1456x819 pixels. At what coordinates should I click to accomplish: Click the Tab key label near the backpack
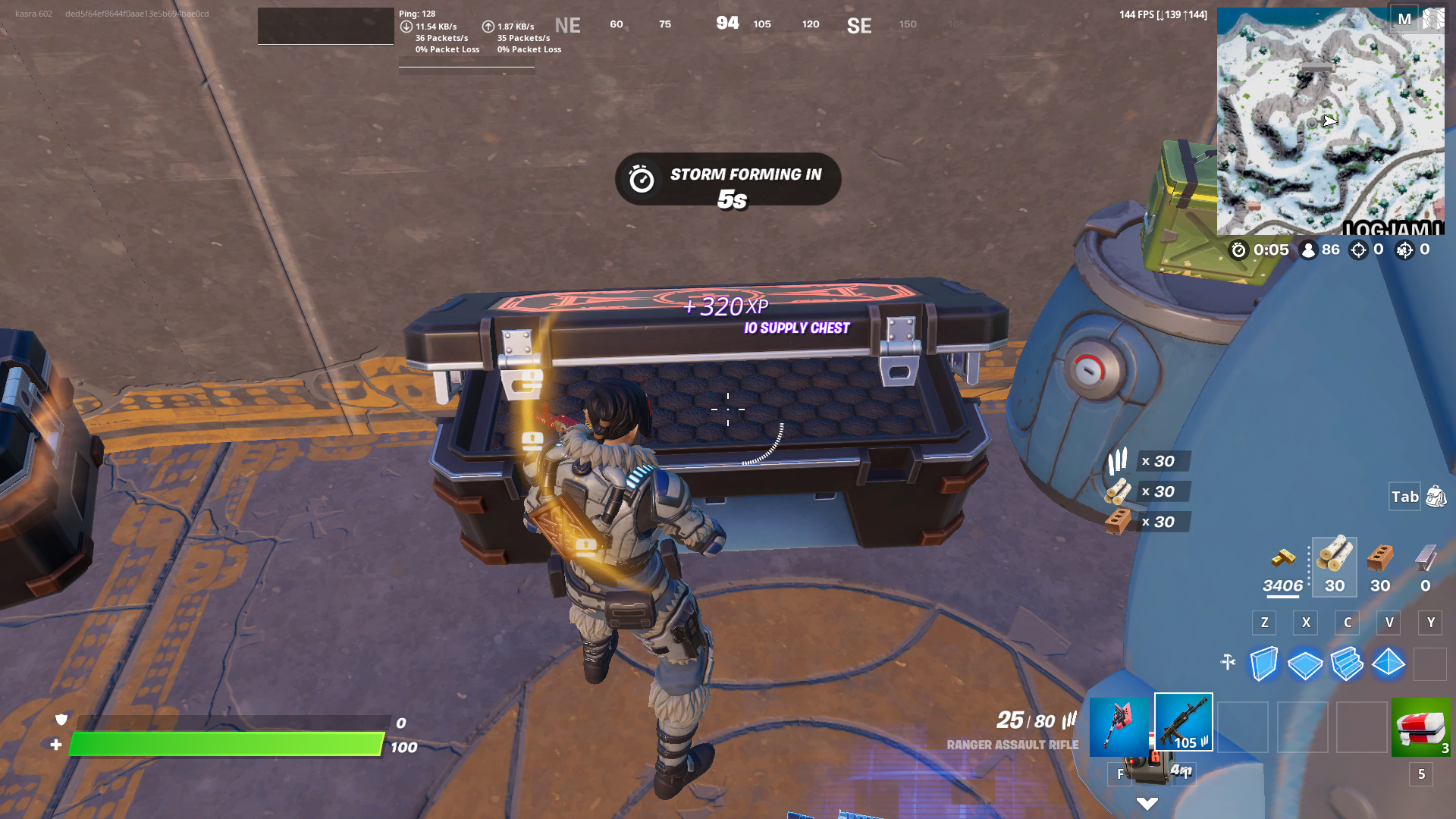1404,497
